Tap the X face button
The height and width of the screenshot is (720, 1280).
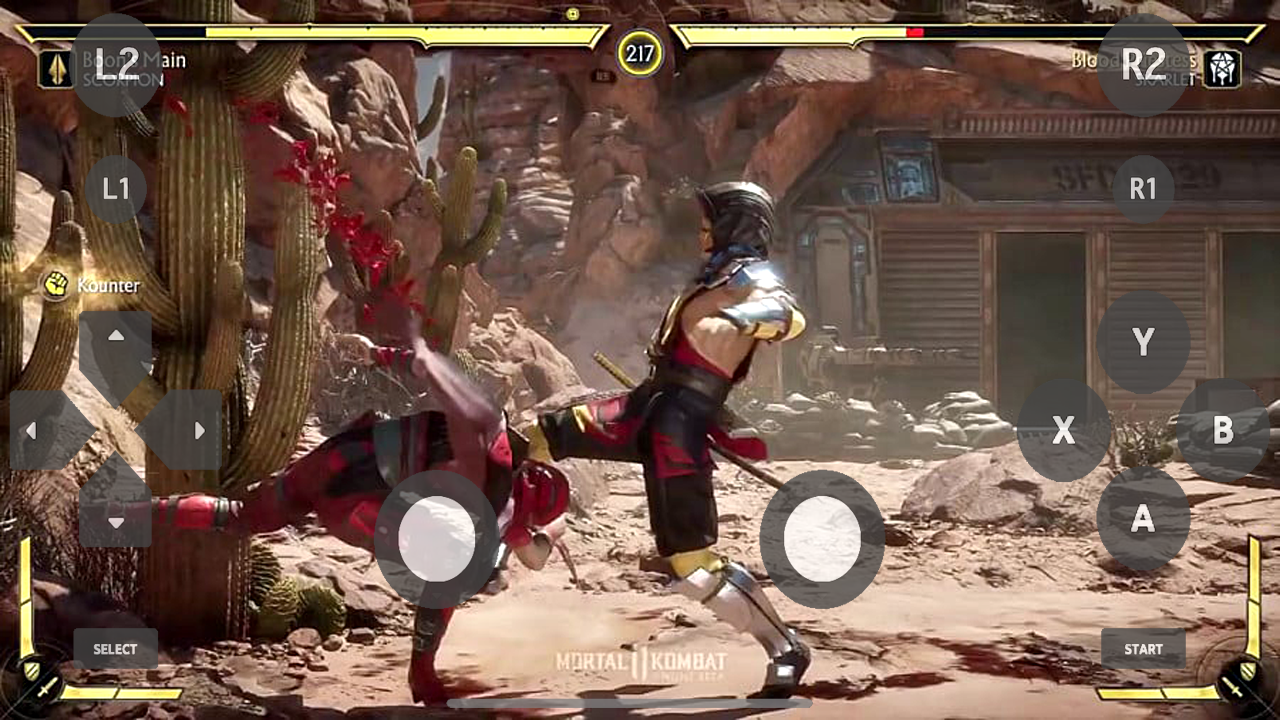click(x=1063, y=431)
